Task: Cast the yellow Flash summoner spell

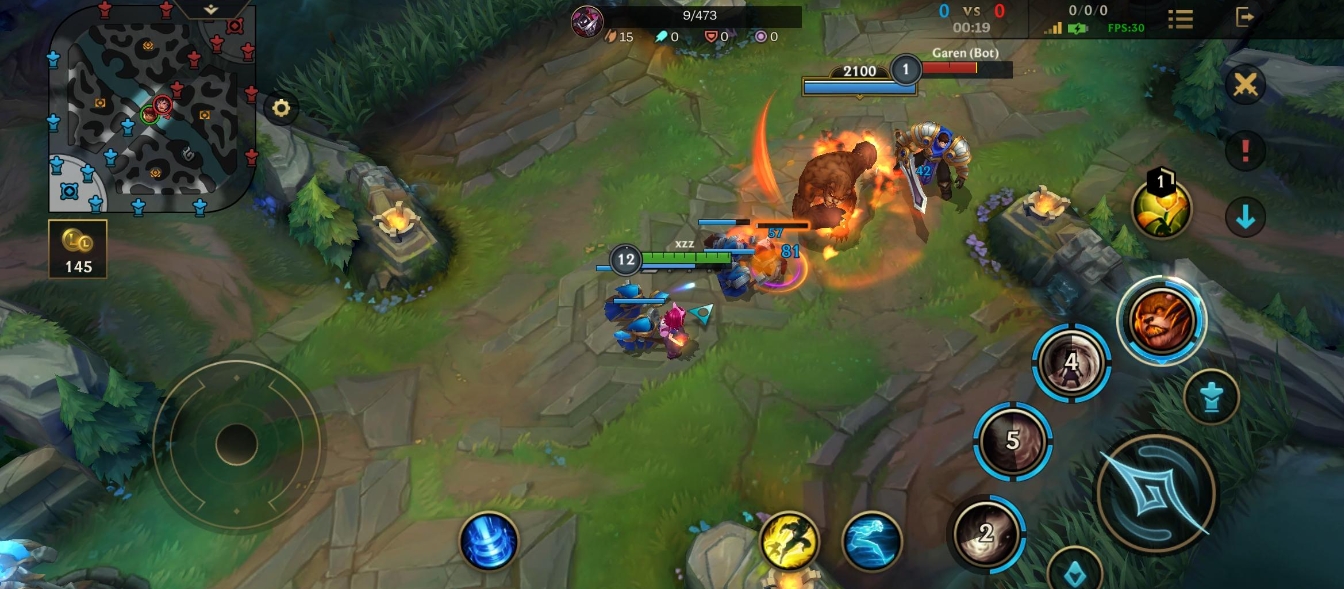Action: point(789,541)
